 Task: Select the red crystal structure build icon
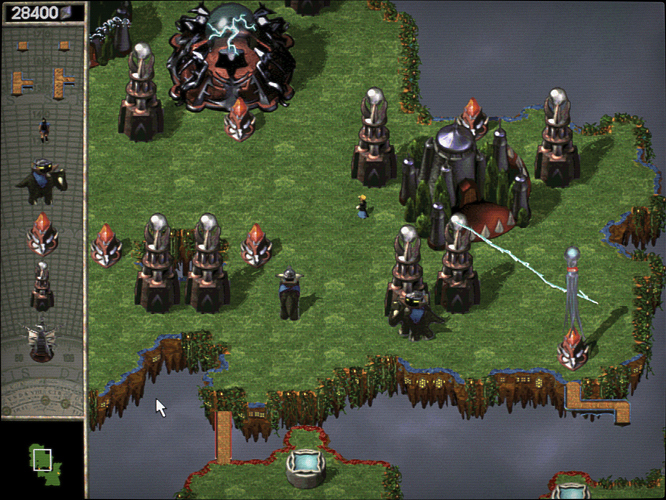[42, 233]
